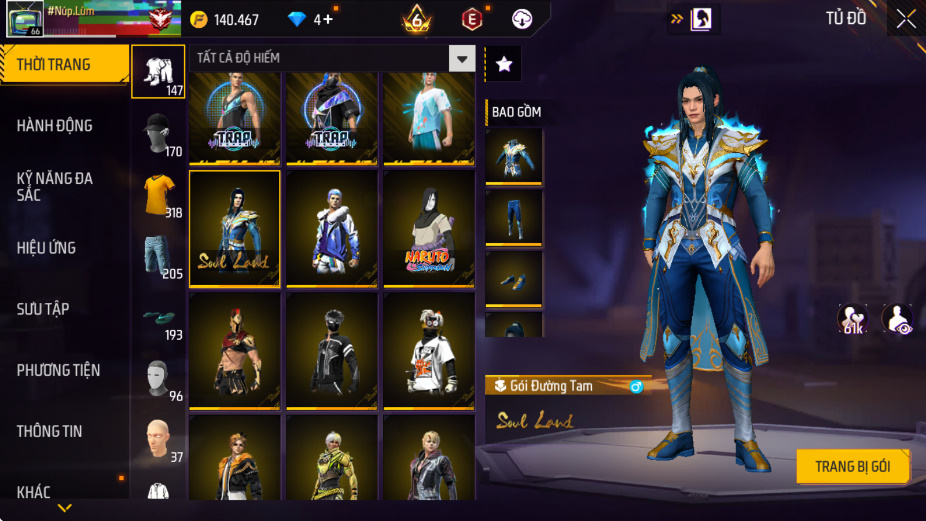Select the Soul Land bundle thumbnail
Screen dimensions: 926x521
point(235,227)
